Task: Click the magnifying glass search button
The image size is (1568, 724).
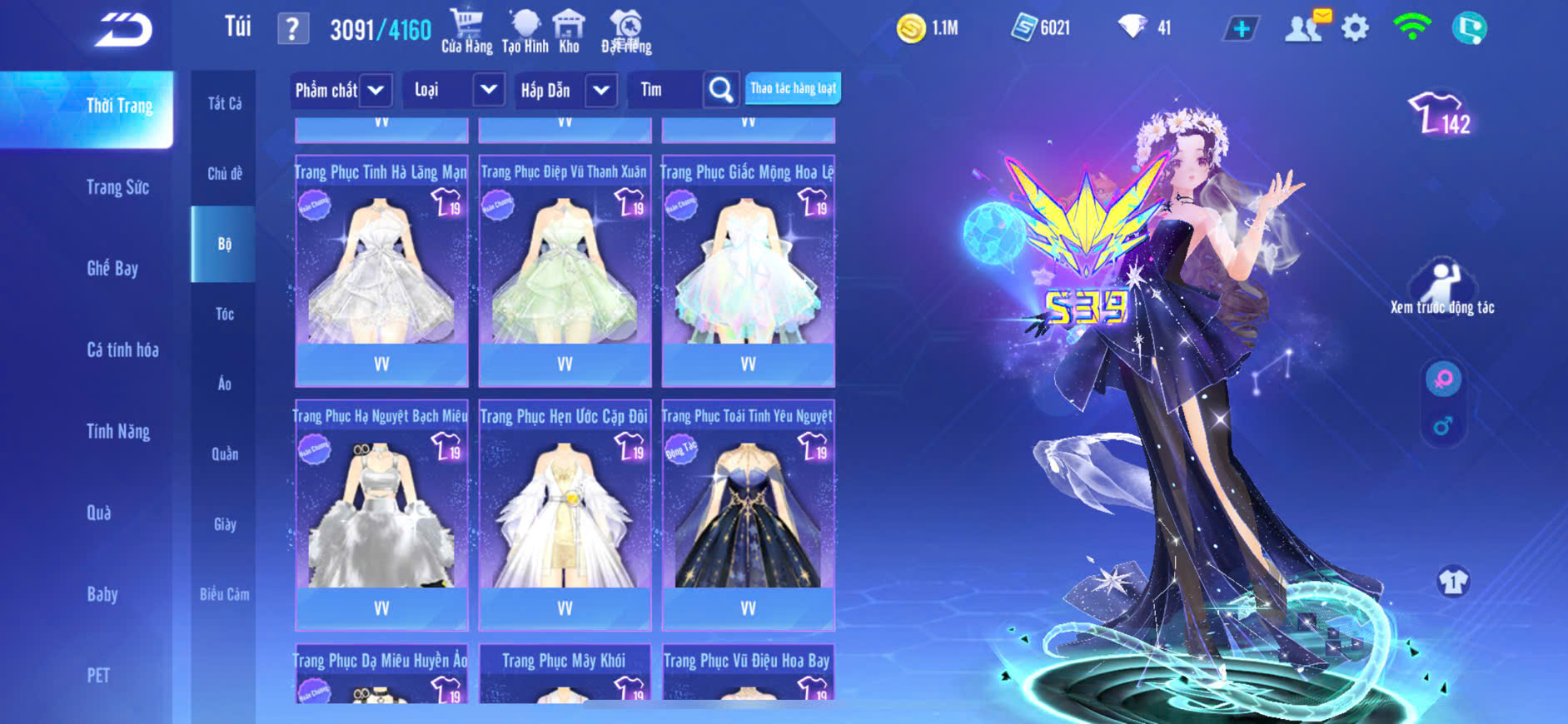Action: pyautogui.click(x=721, y=90)
